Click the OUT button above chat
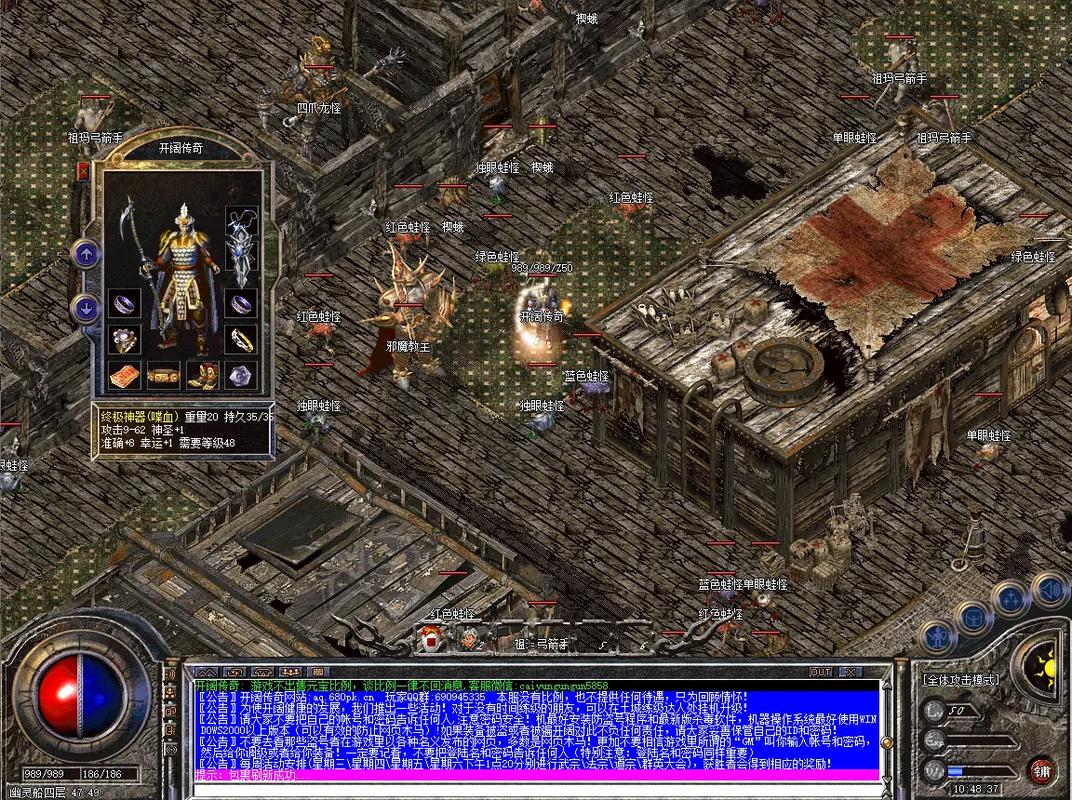Screen dimensions: 1072x800 click(x=821, y=671)
